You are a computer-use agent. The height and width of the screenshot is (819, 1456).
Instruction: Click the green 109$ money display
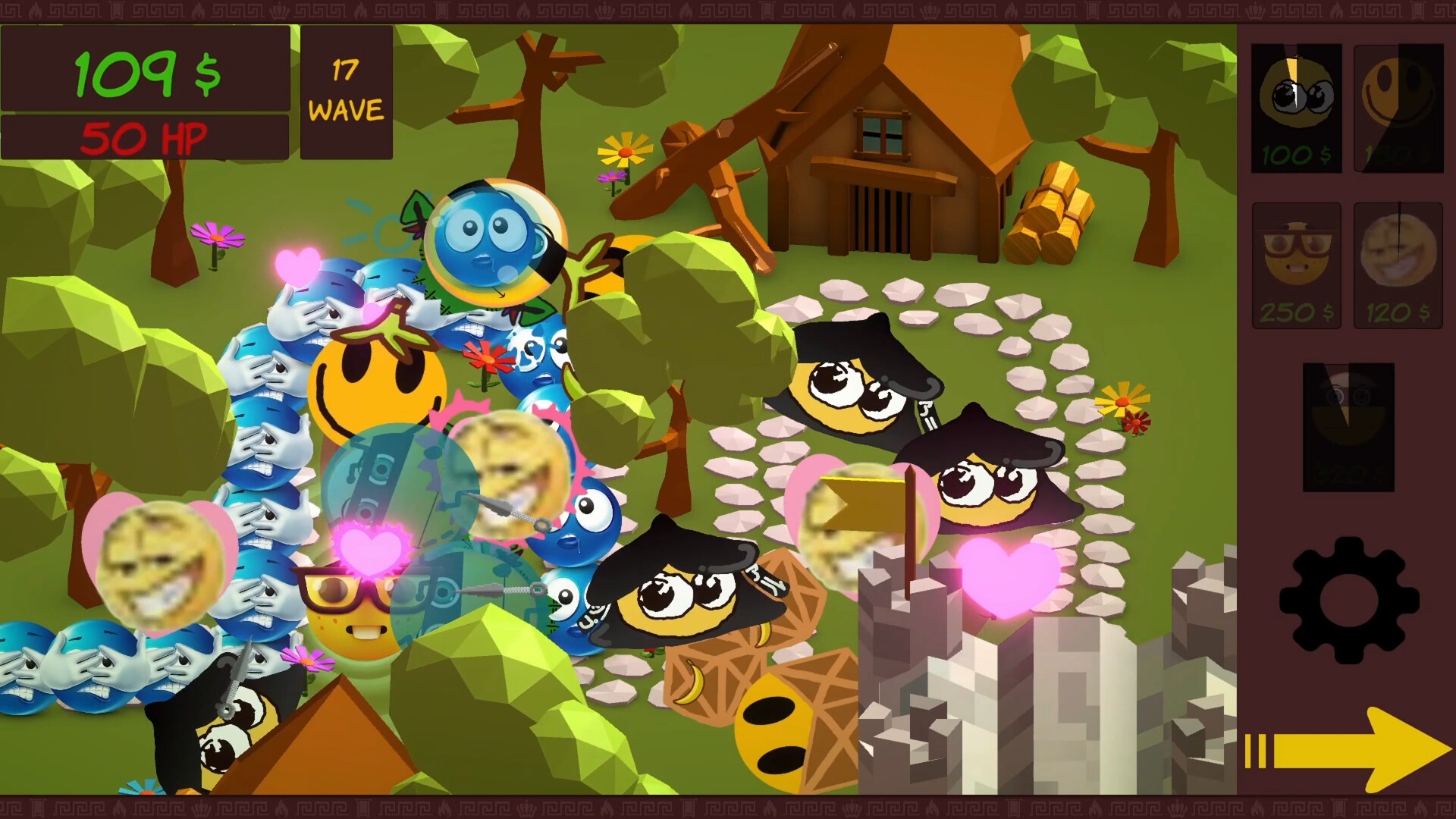(146, 72)
